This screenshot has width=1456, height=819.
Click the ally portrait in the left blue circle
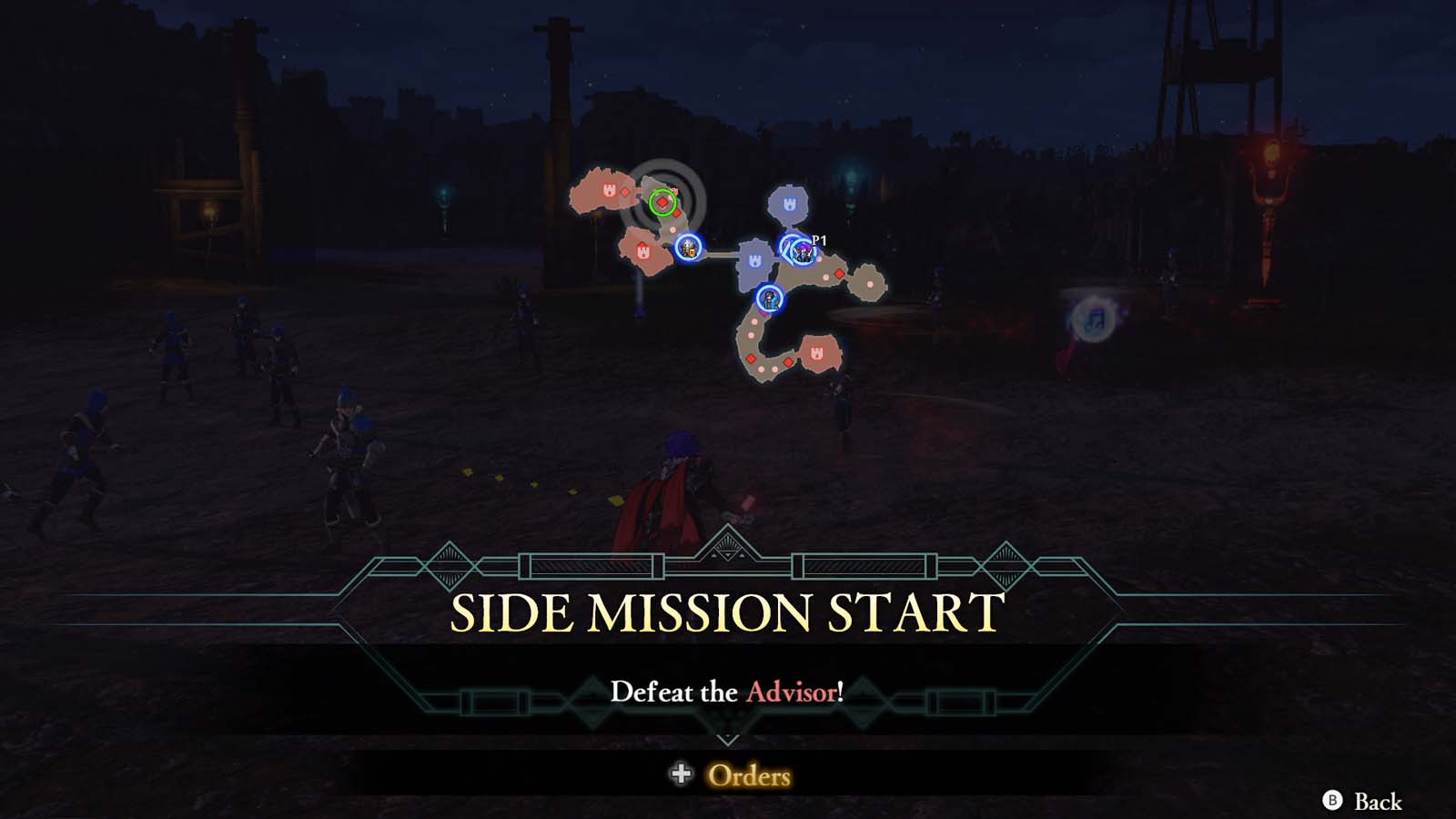pyautogui.click(x=689, y=249)
